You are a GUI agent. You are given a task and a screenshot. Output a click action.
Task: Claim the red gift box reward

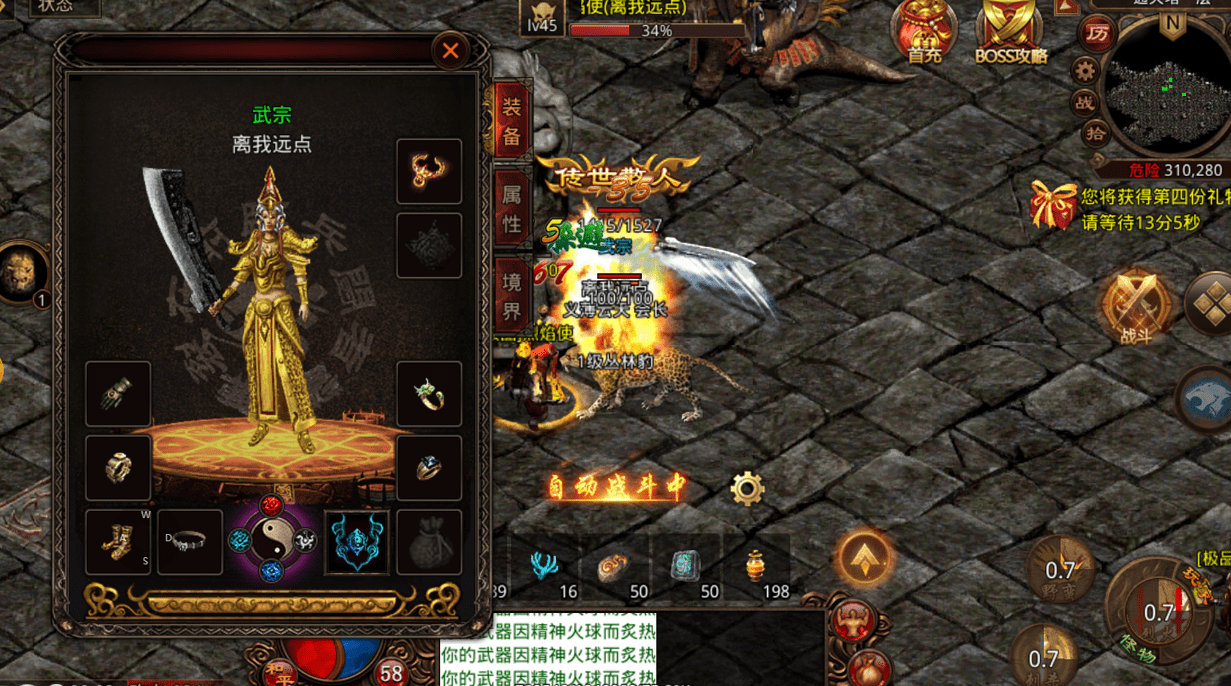coord(1053,205)
